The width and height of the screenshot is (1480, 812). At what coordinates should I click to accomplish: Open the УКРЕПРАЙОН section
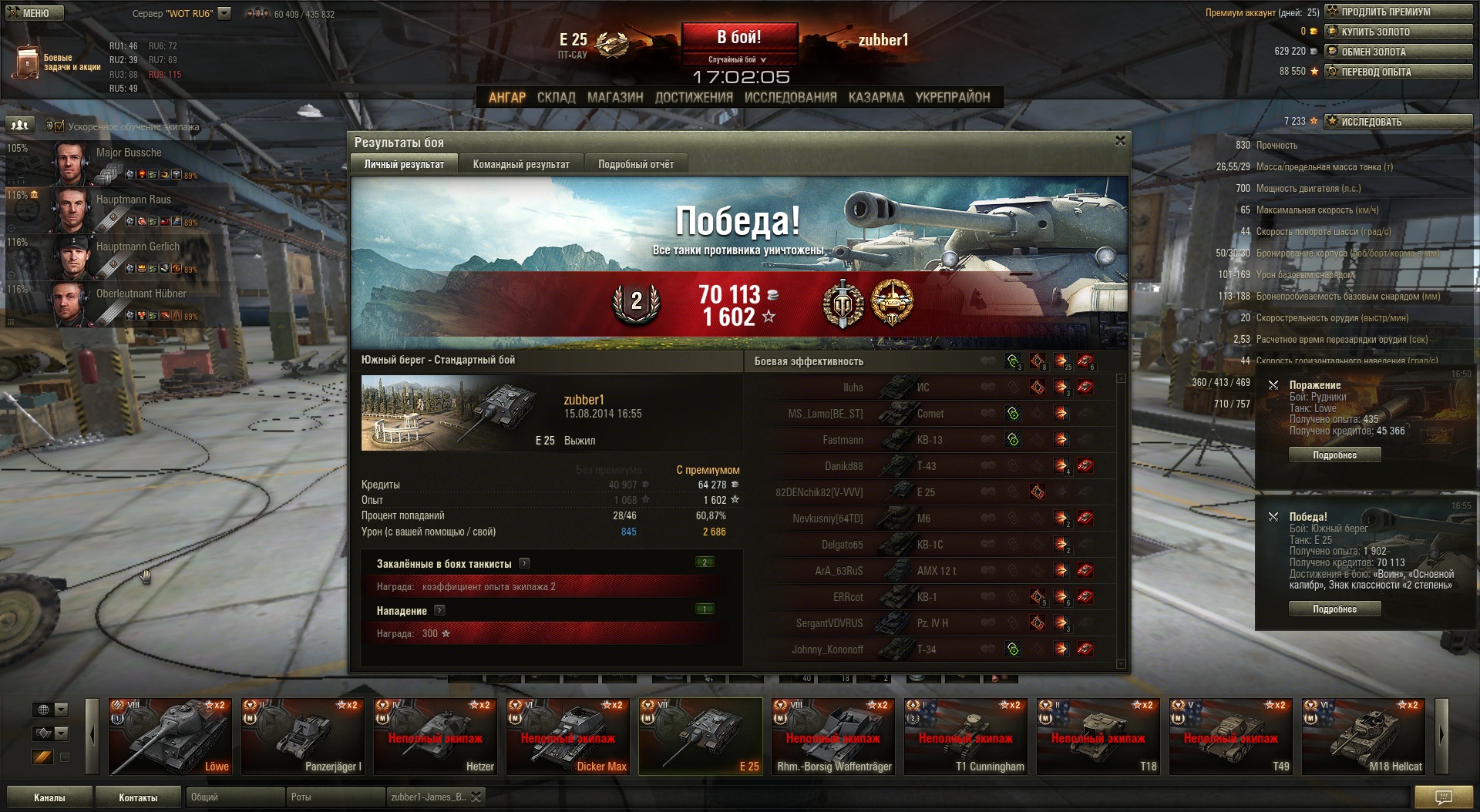[952, 98]
